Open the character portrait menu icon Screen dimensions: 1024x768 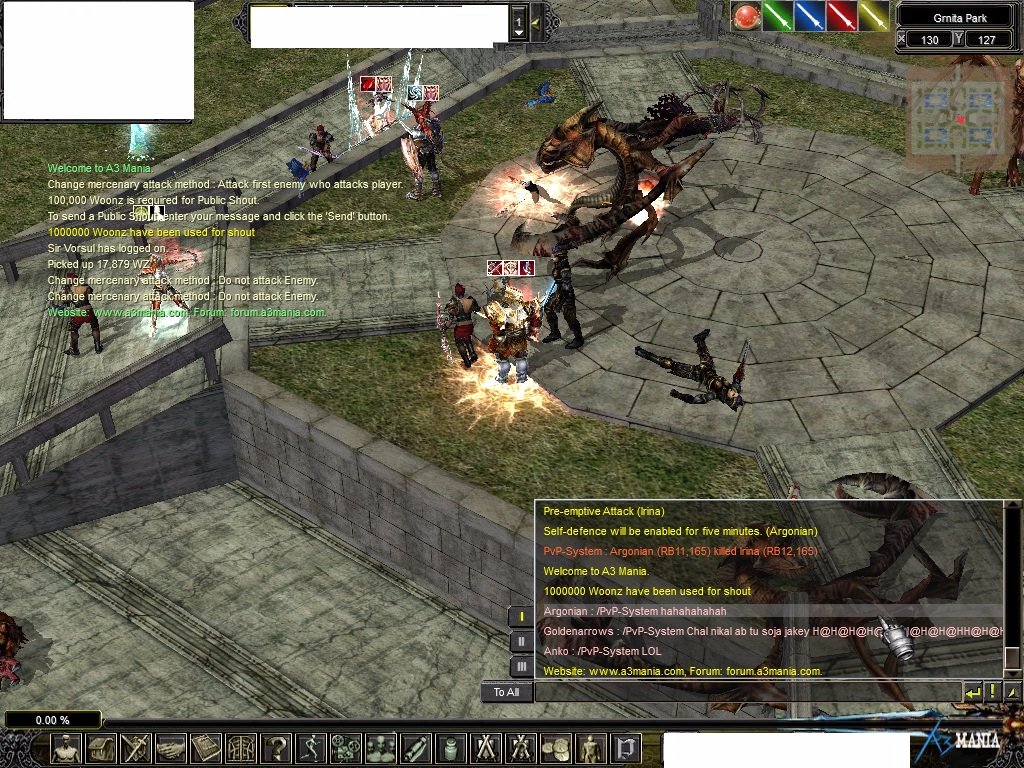point(66,747)
